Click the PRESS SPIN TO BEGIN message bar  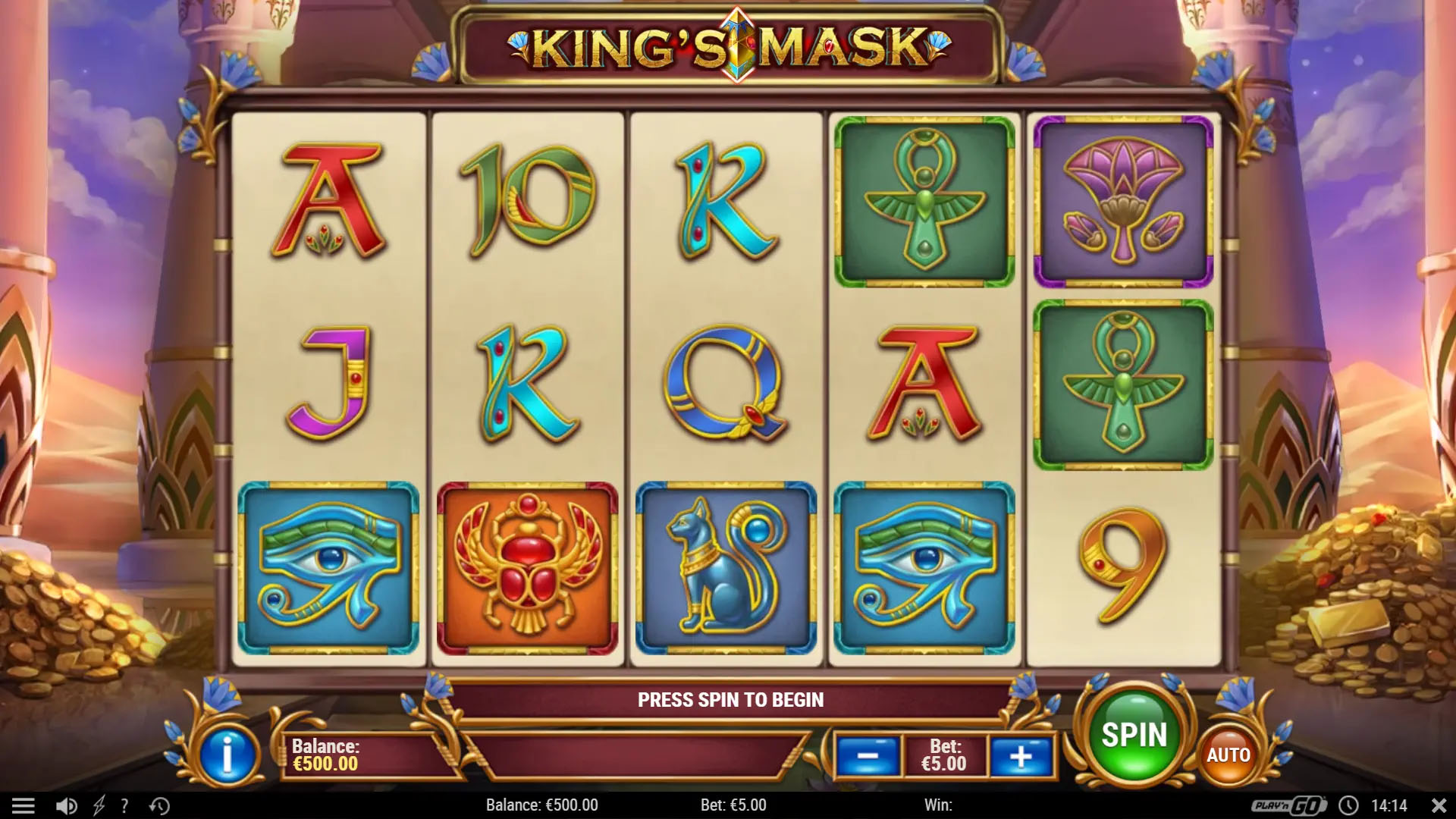point(730,699)
